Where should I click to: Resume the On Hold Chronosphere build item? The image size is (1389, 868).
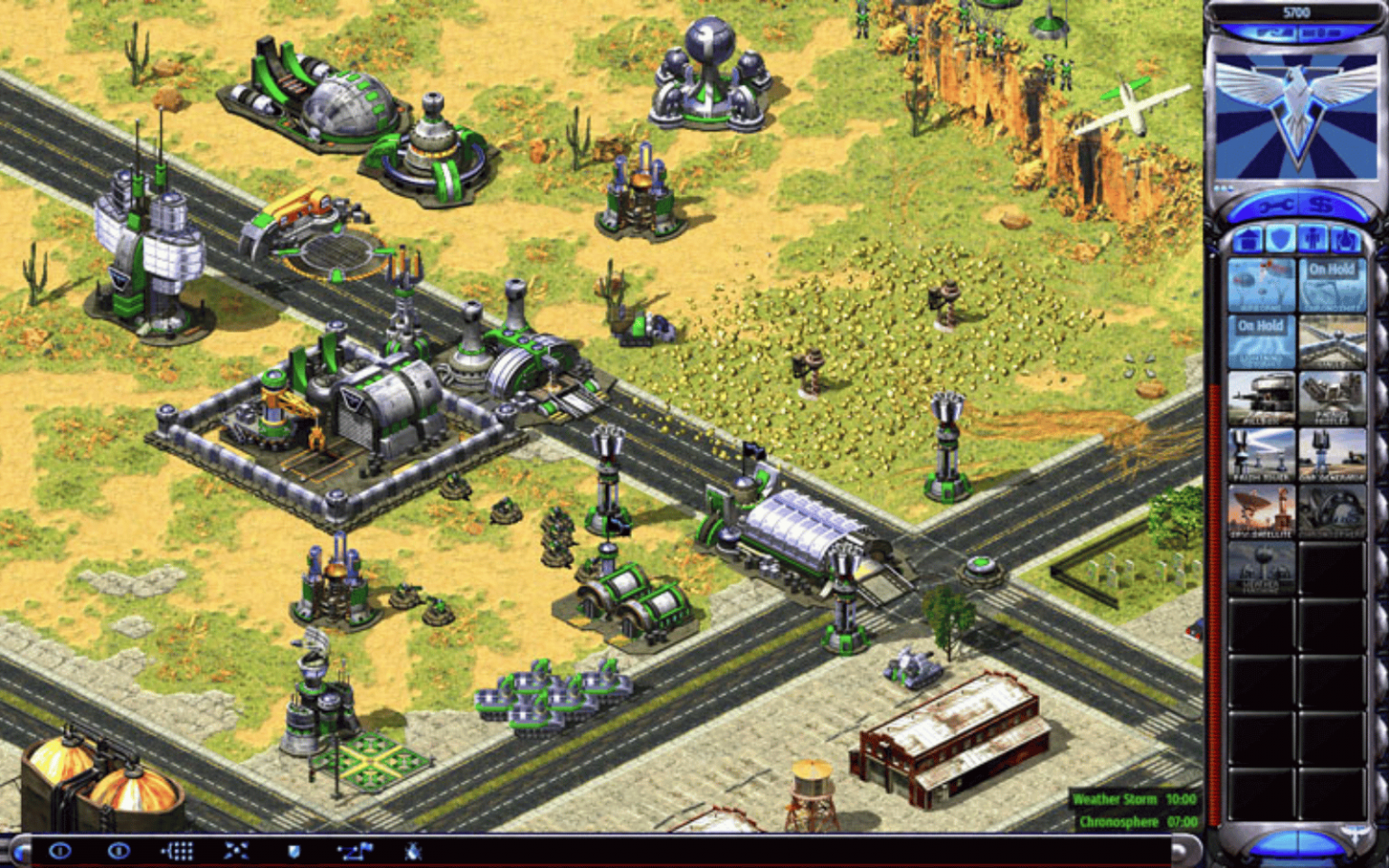point(1333,285)
